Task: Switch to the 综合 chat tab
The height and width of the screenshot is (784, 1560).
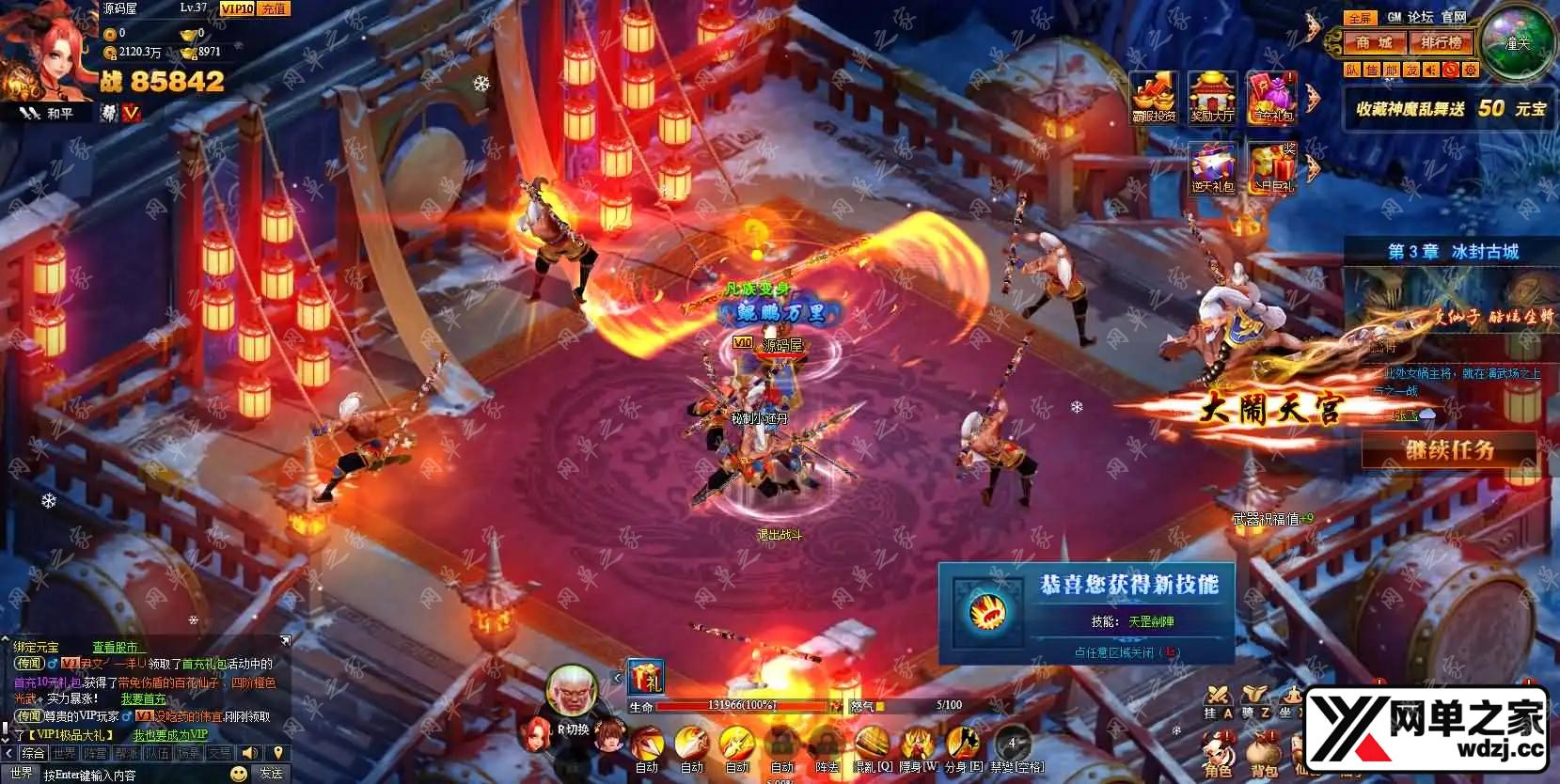Action: tap(33, 753)
